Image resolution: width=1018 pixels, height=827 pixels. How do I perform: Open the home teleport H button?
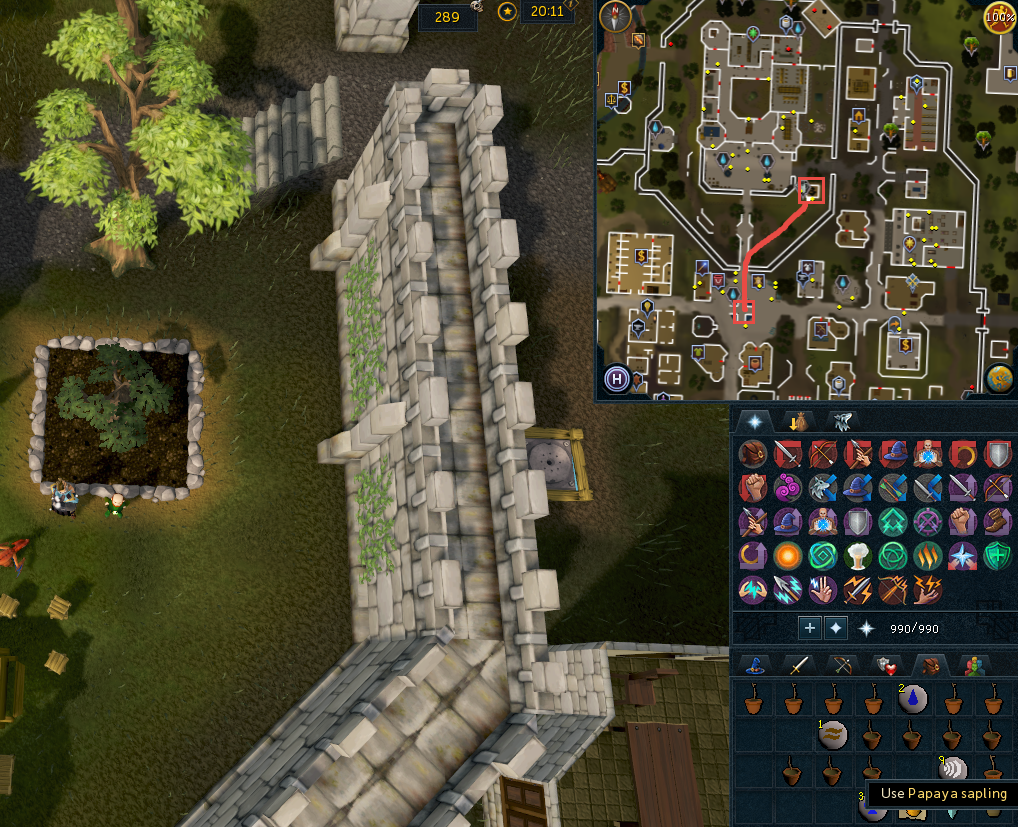[618, 380]
